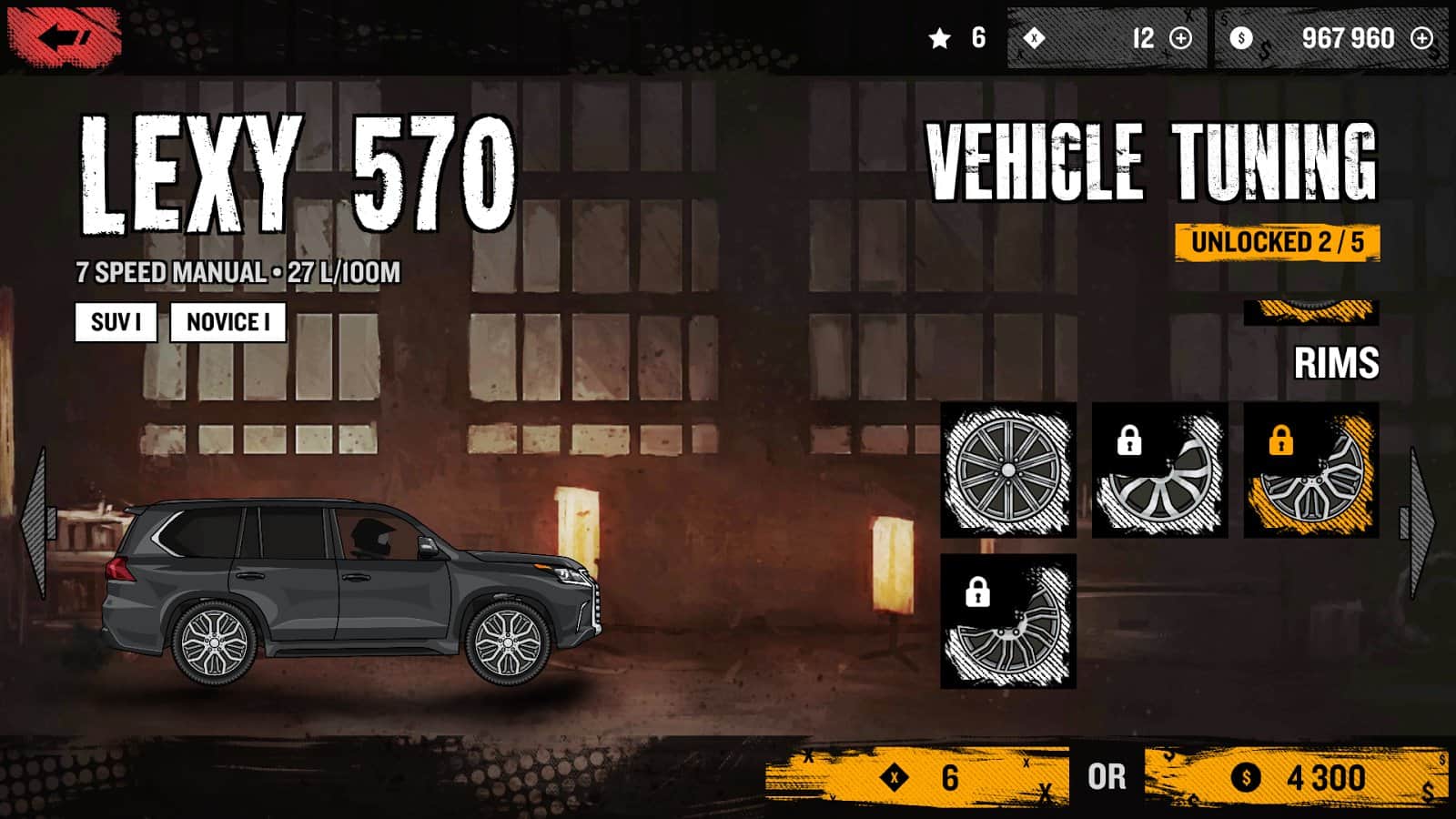Viewport: 1456px width, 819px height.
Task: Select the unlocked multi-spoke rim
Action: click(1008, 470)
